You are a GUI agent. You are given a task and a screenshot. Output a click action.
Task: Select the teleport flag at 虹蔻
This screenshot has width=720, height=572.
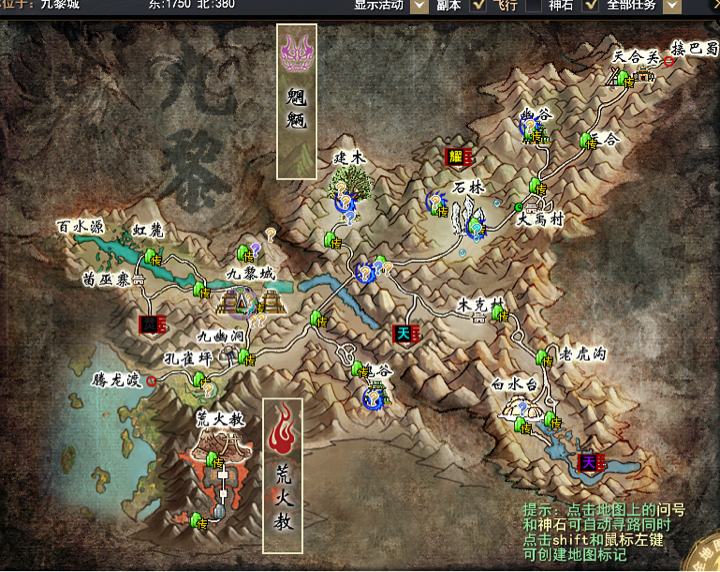(152, 258)
